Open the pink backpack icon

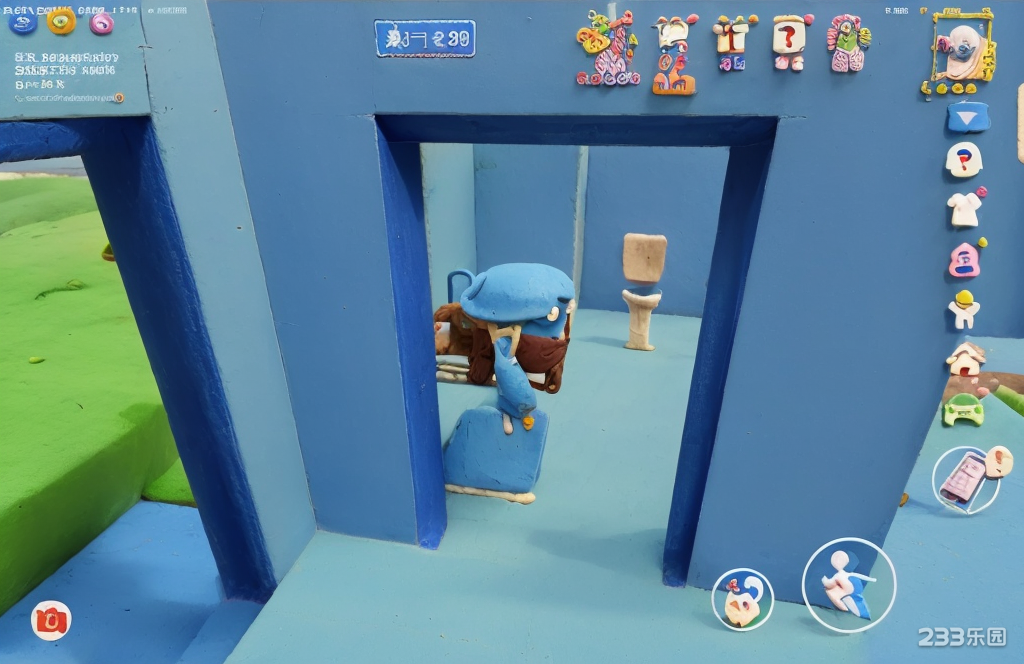point(964,259)
